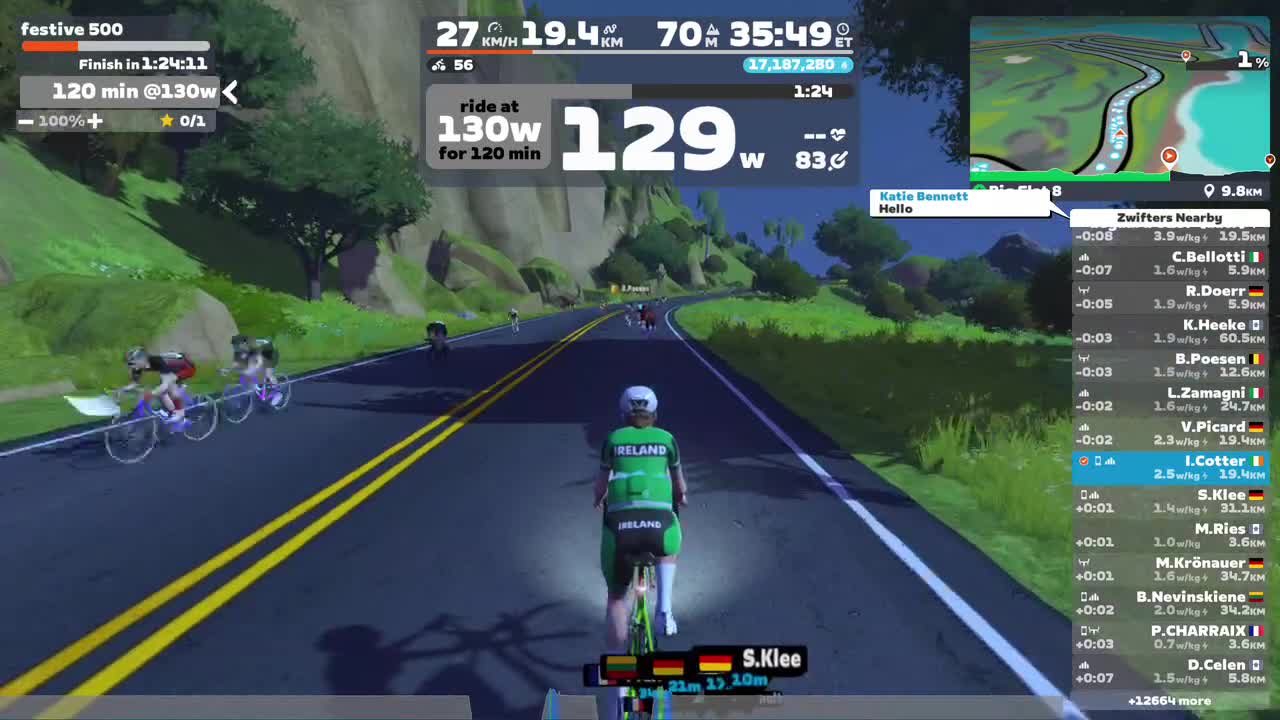Image resolution: width=1280 pixels, height=720 pixels.
Task: Select P.CHARRAIX in Zwifters Nearby
Action: point(1169,638)
